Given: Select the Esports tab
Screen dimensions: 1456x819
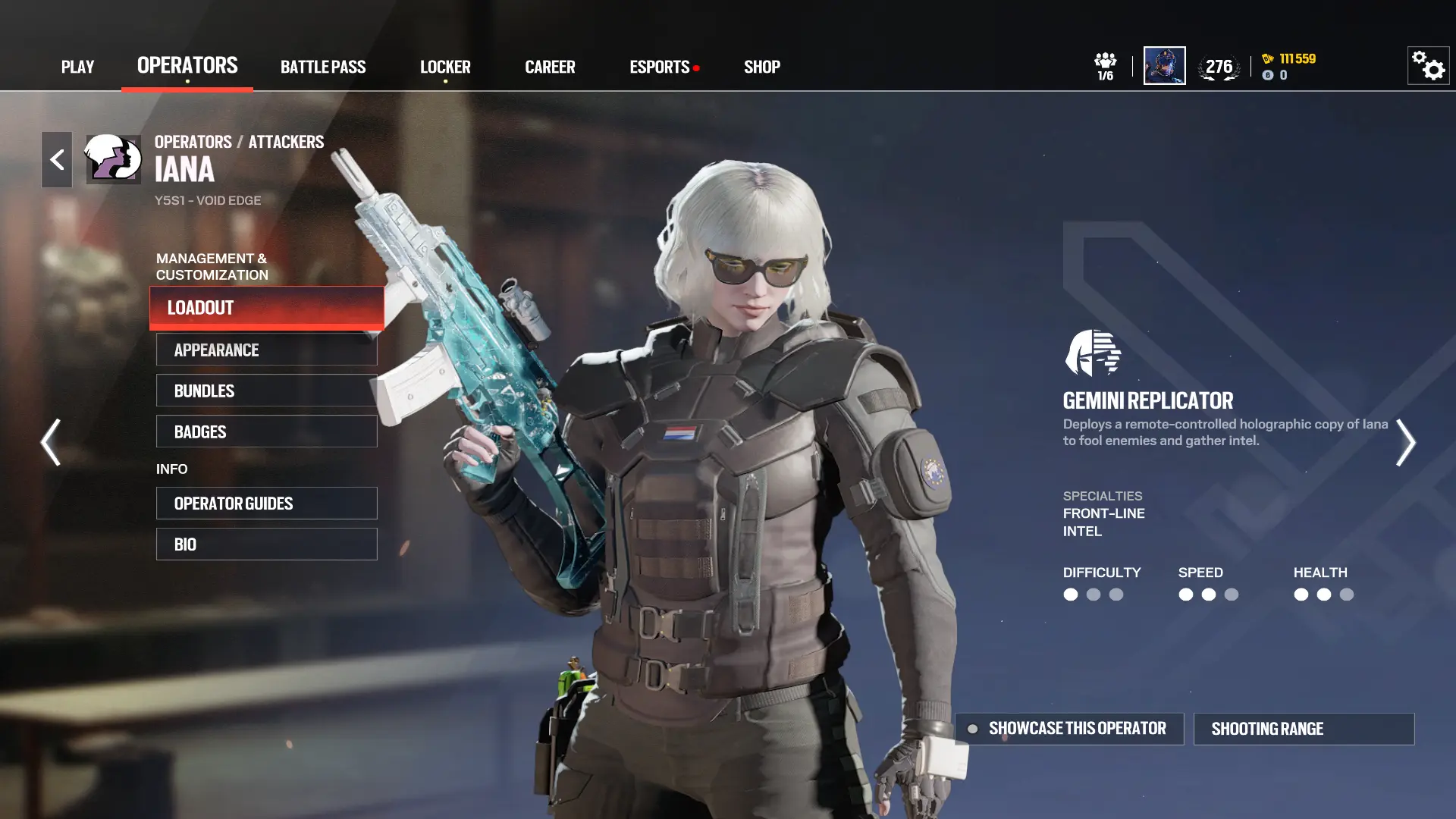Looking at the screenshot, I should point(660,67).
